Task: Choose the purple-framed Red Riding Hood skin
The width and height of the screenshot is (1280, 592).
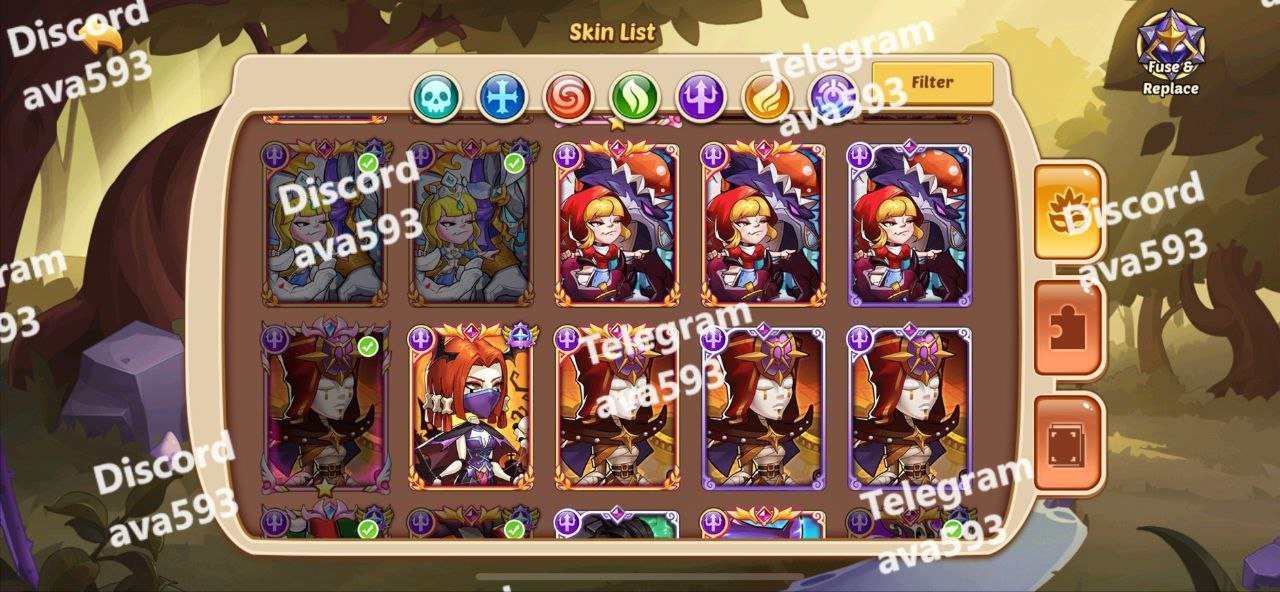Action: coord(909,225)
